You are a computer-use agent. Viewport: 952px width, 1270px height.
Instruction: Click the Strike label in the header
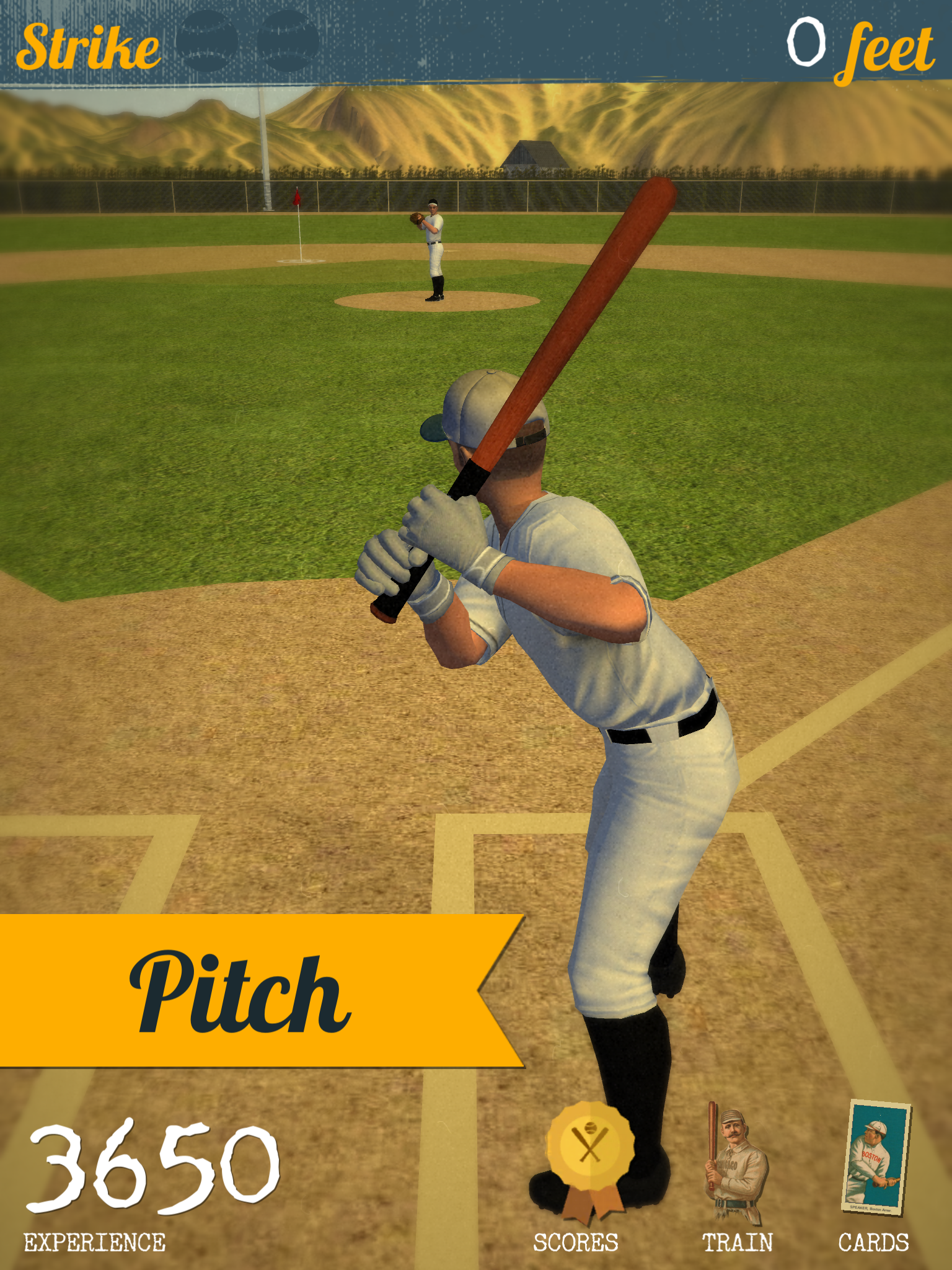(90, 47)
